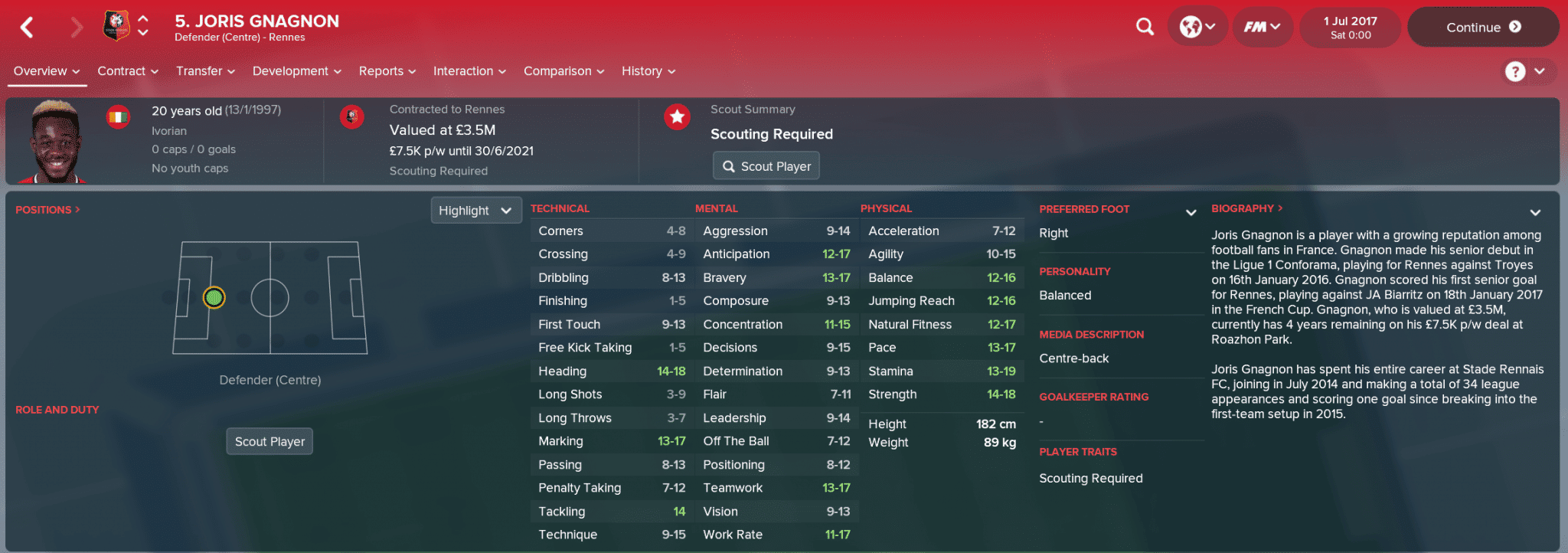The height and width of the screenshot is (553, 1568).
Task: Open the Highlight dropdown
Action: [x=475, y=211]
